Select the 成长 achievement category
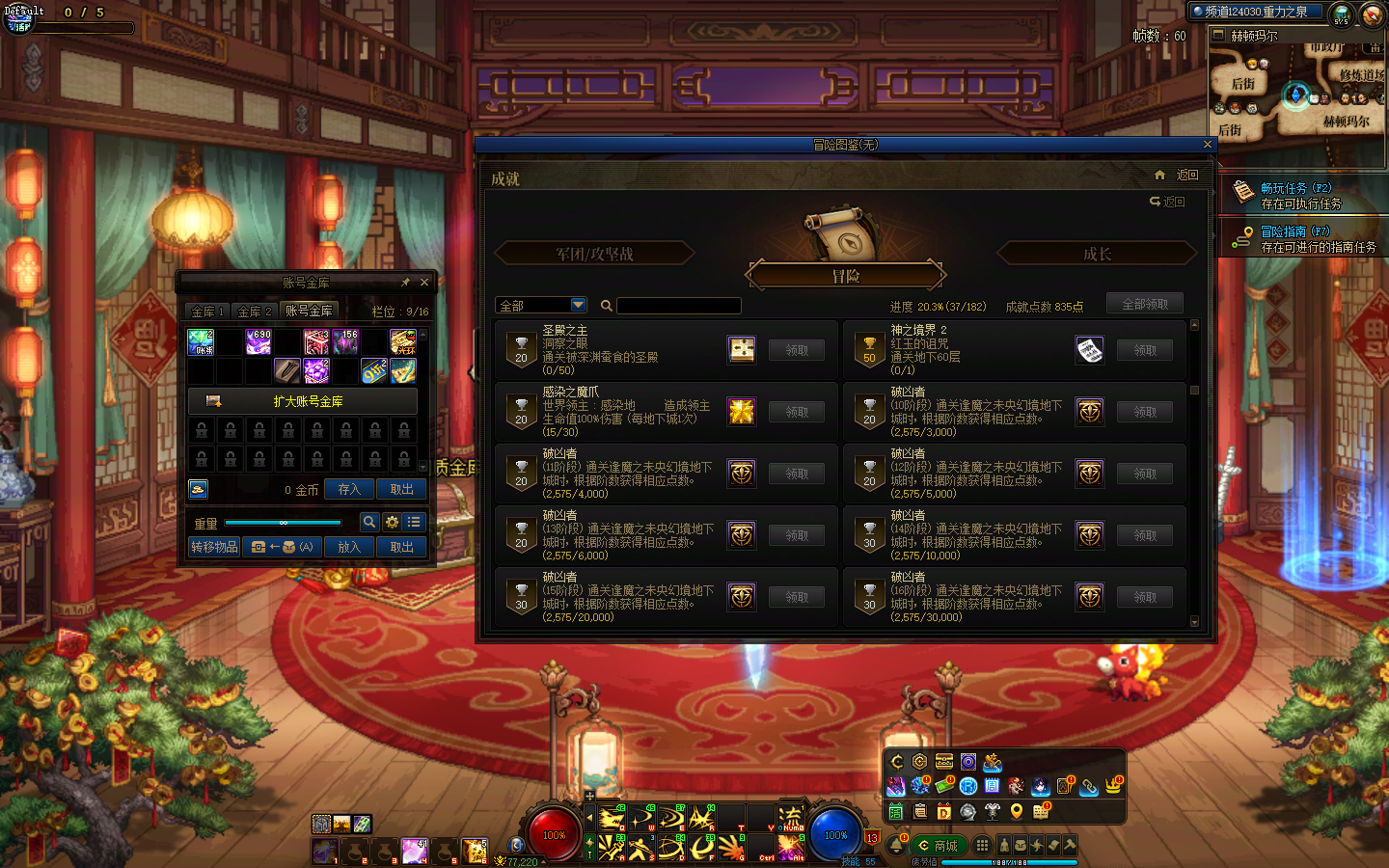 tap(1097, 254)
